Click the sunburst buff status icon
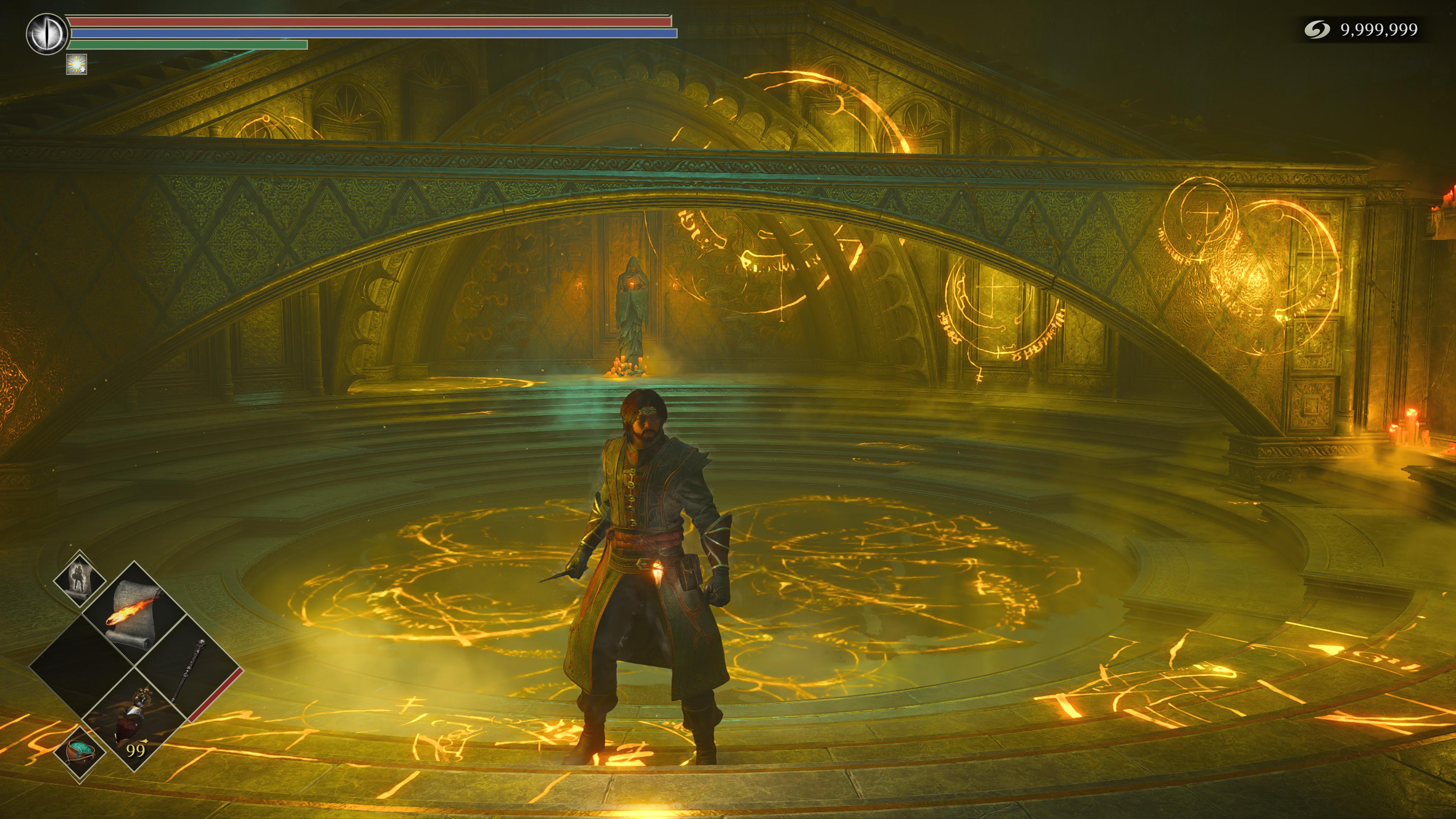Viewport: 1456px width, 819px height. point(77,65)
